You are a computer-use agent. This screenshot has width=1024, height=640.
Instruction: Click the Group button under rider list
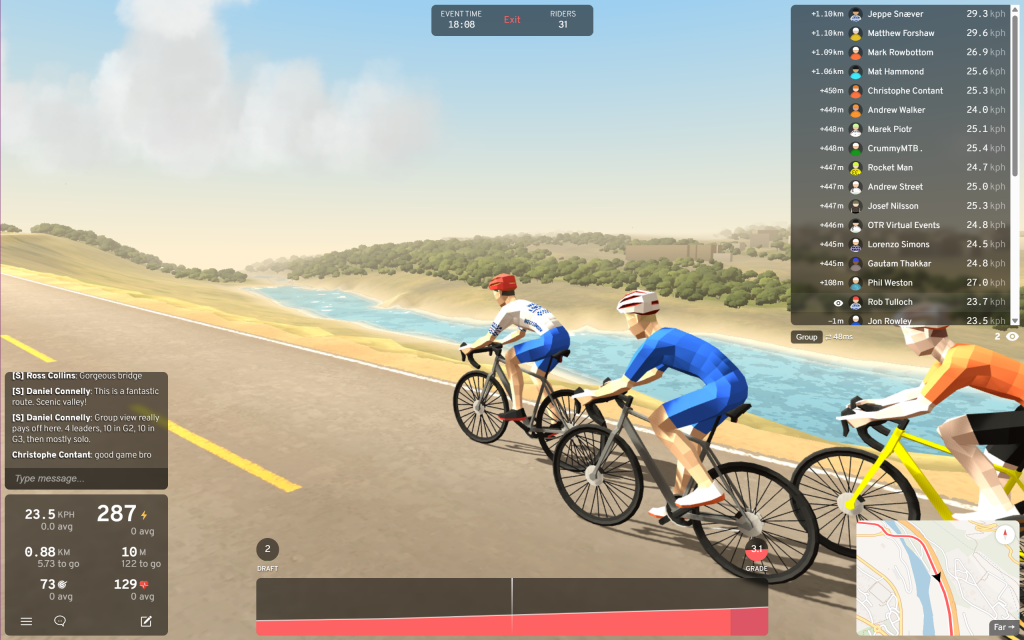[806, 337]
